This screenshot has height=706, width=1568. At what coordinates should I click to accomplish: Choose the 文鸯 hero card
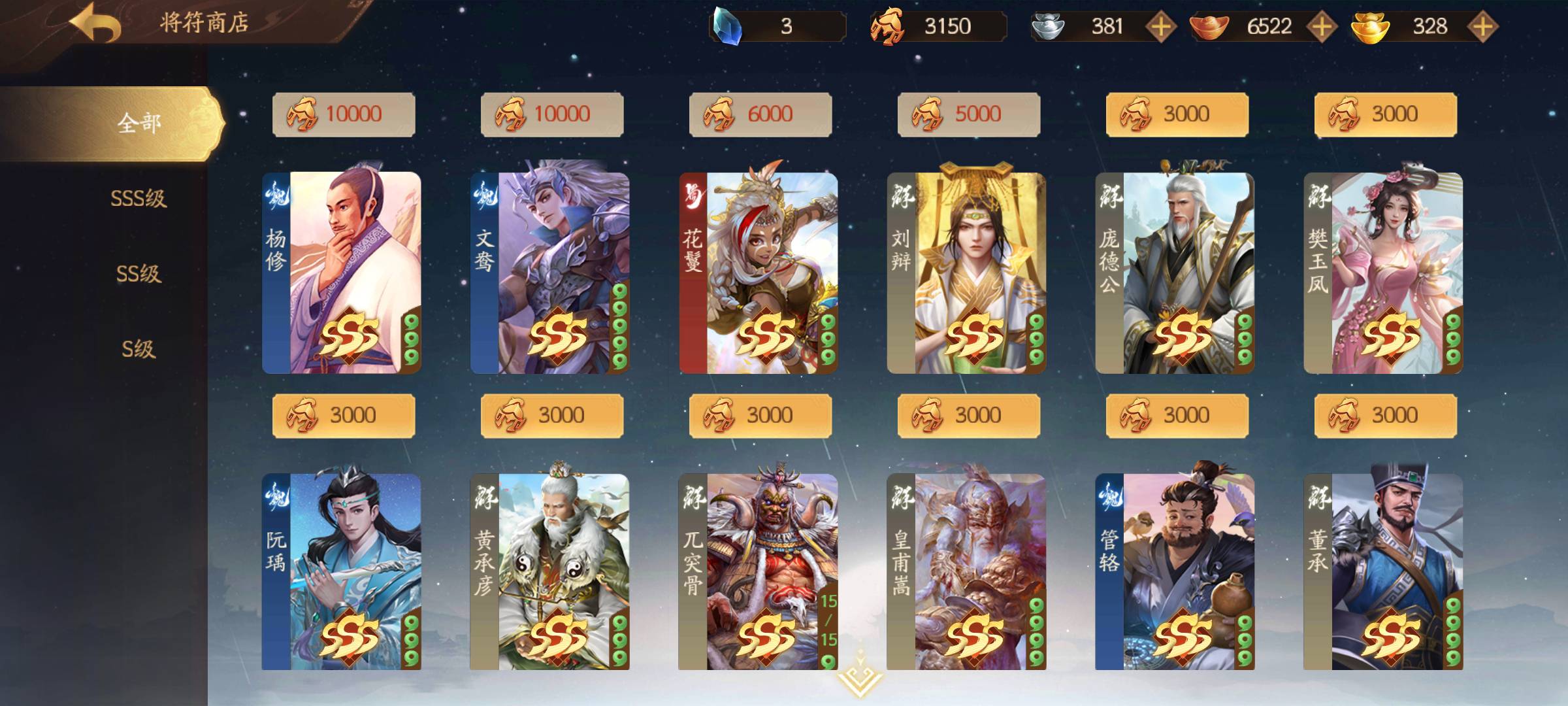tap(550, 273)
